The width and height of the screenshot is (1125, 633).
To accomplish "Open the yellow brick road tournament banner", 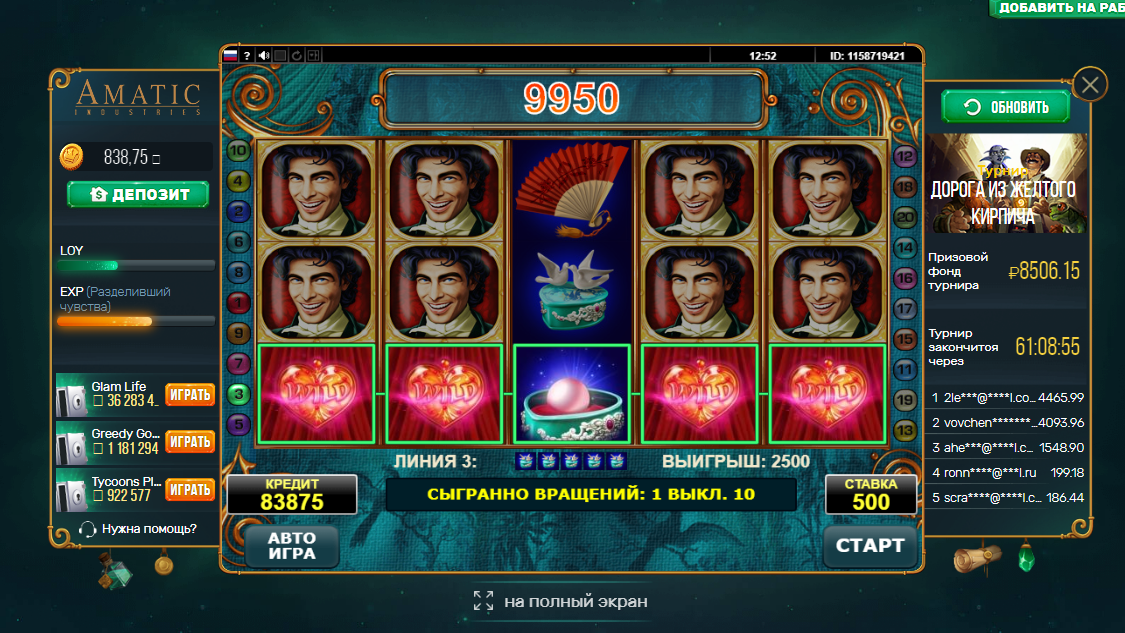I will coord(1004,184).
